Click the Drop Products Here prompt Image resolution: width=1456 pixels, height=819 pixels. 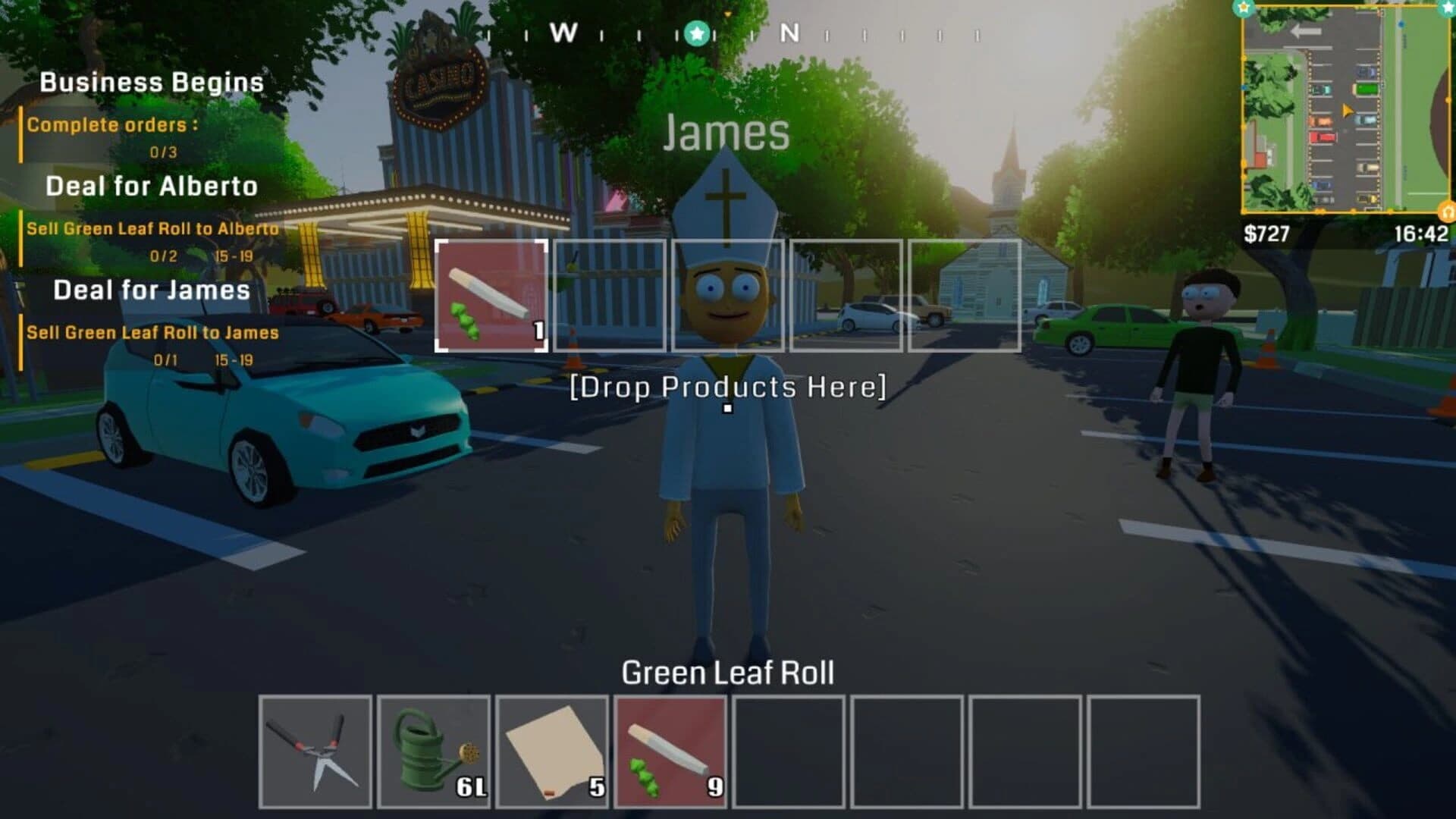point(728,388)
